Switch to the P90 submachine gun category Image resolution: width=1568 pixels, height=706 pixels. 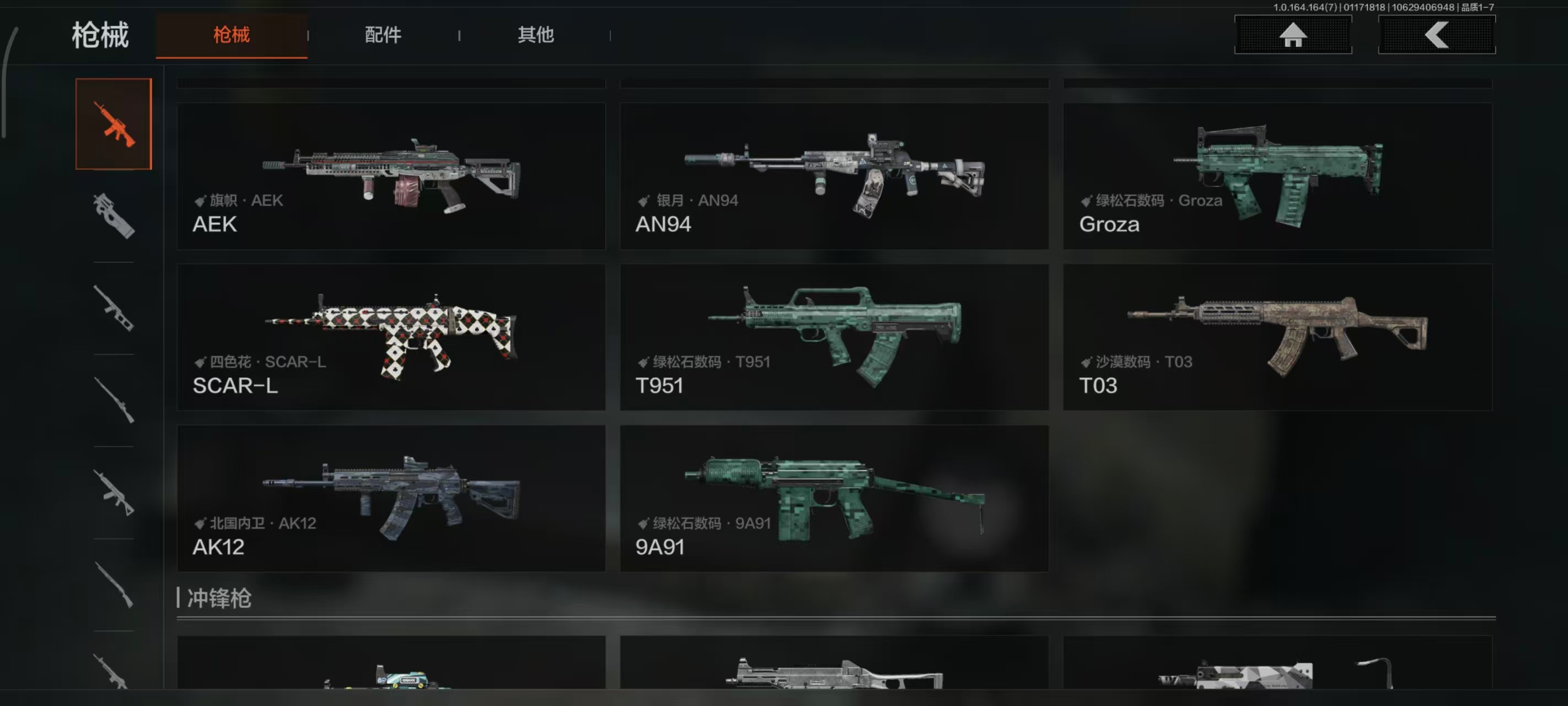(114, 216)
